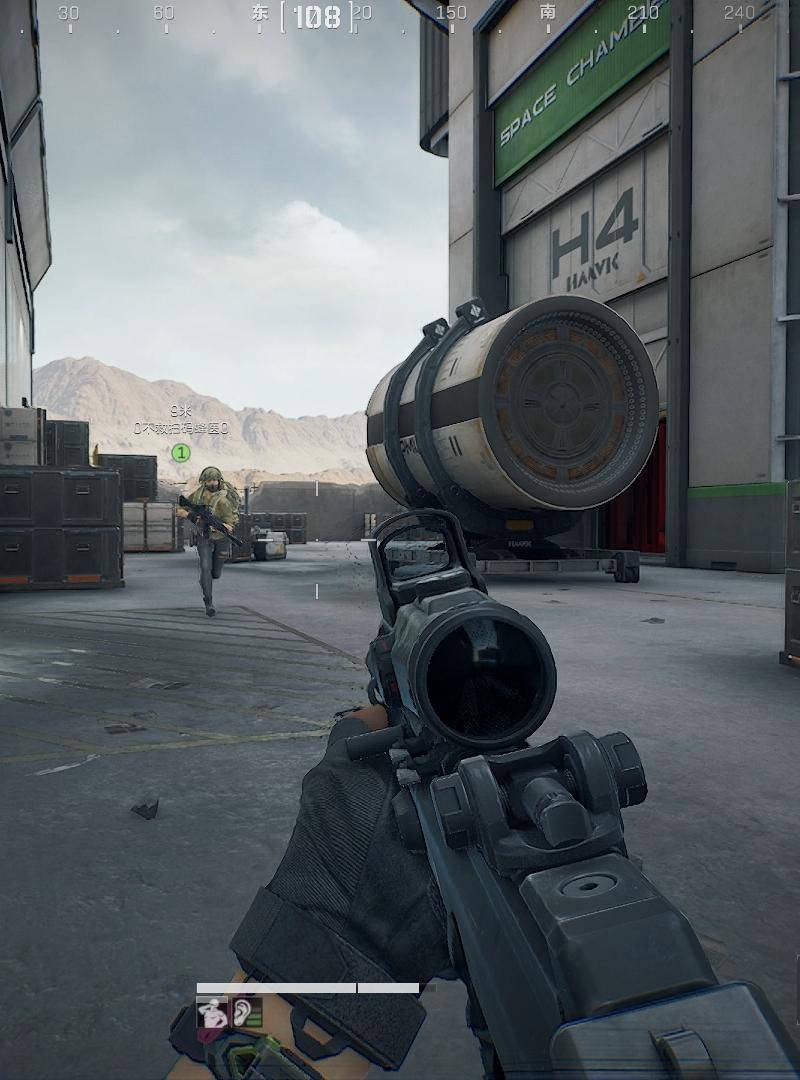Select the green number 1 teammate marker
This screenshot has height=1080, width=800.
tap(181, 453)
